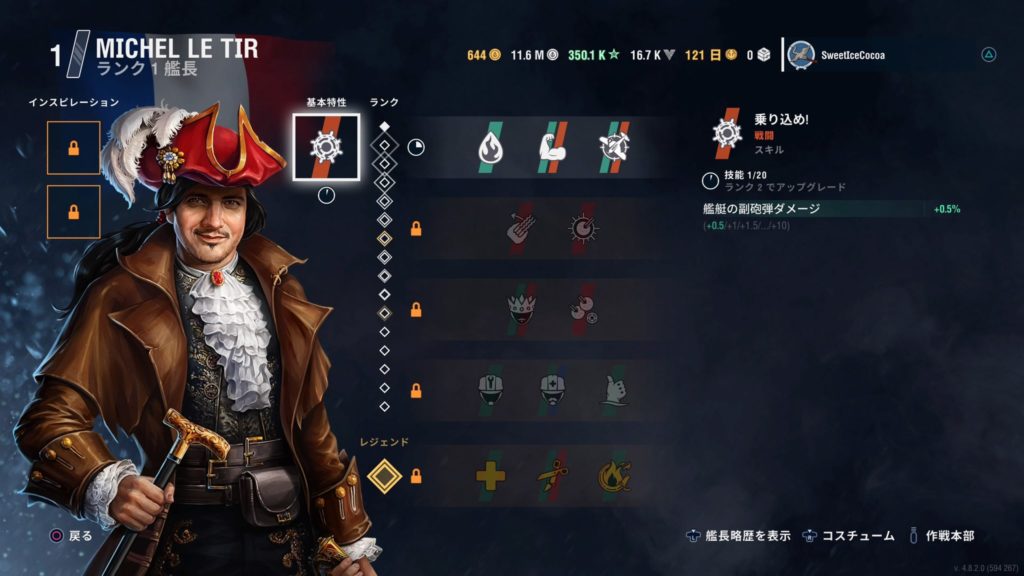Choose the flame droplet skill
The height and width of the screenshot is (576, 1024).
tap(491, 148)
